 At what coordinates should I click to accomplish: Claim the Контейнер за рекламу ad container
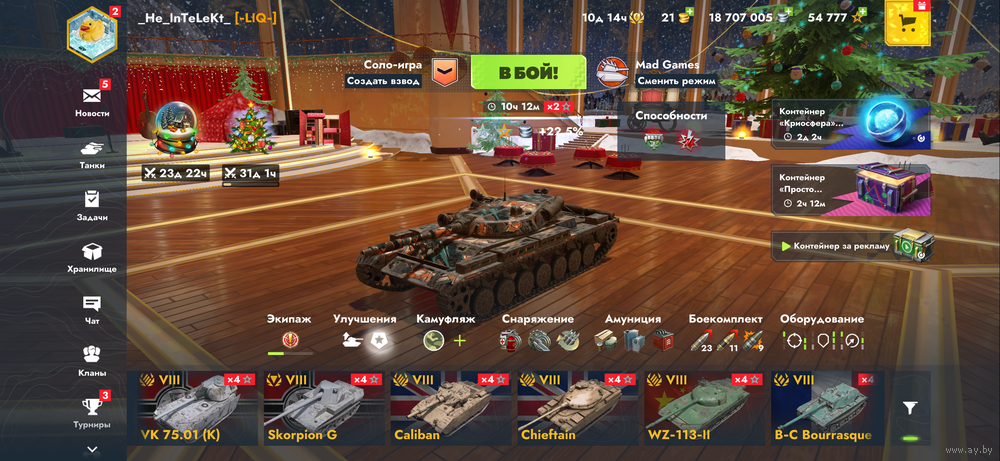(x=850, y=245)
